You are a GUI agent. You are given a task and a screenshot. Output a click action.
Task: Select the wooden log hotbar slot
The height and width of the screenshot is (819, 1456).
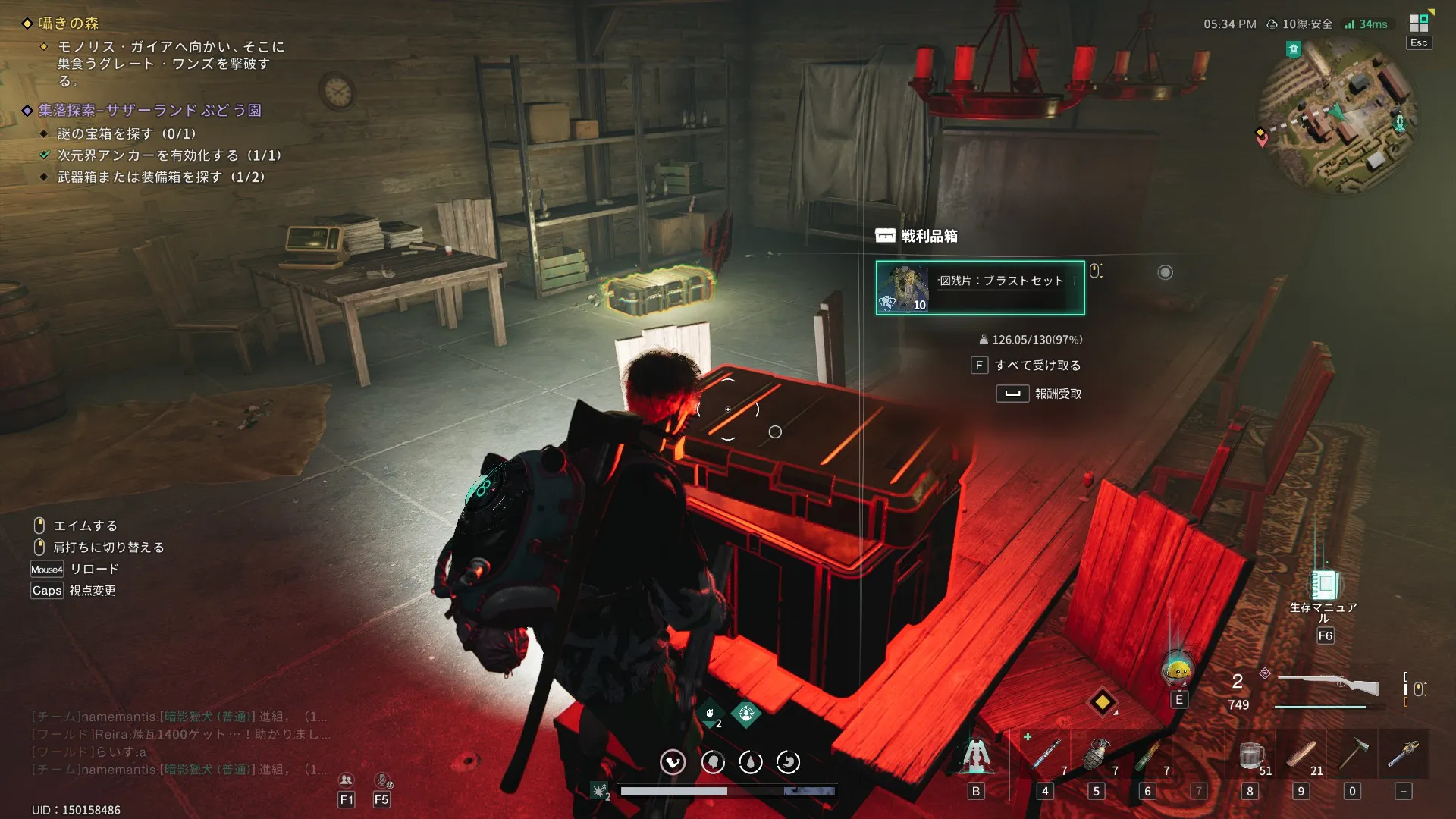1301,755
